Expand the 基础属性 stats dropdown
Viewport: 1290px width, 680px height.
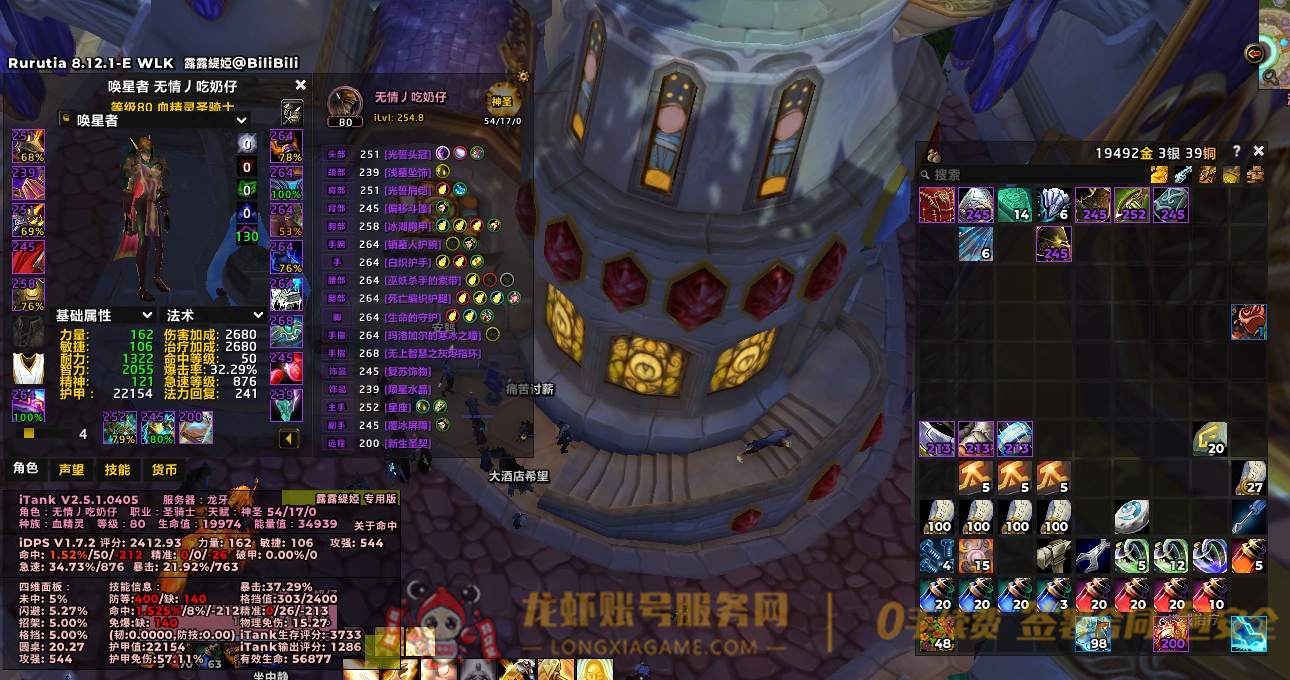(104, 315)
